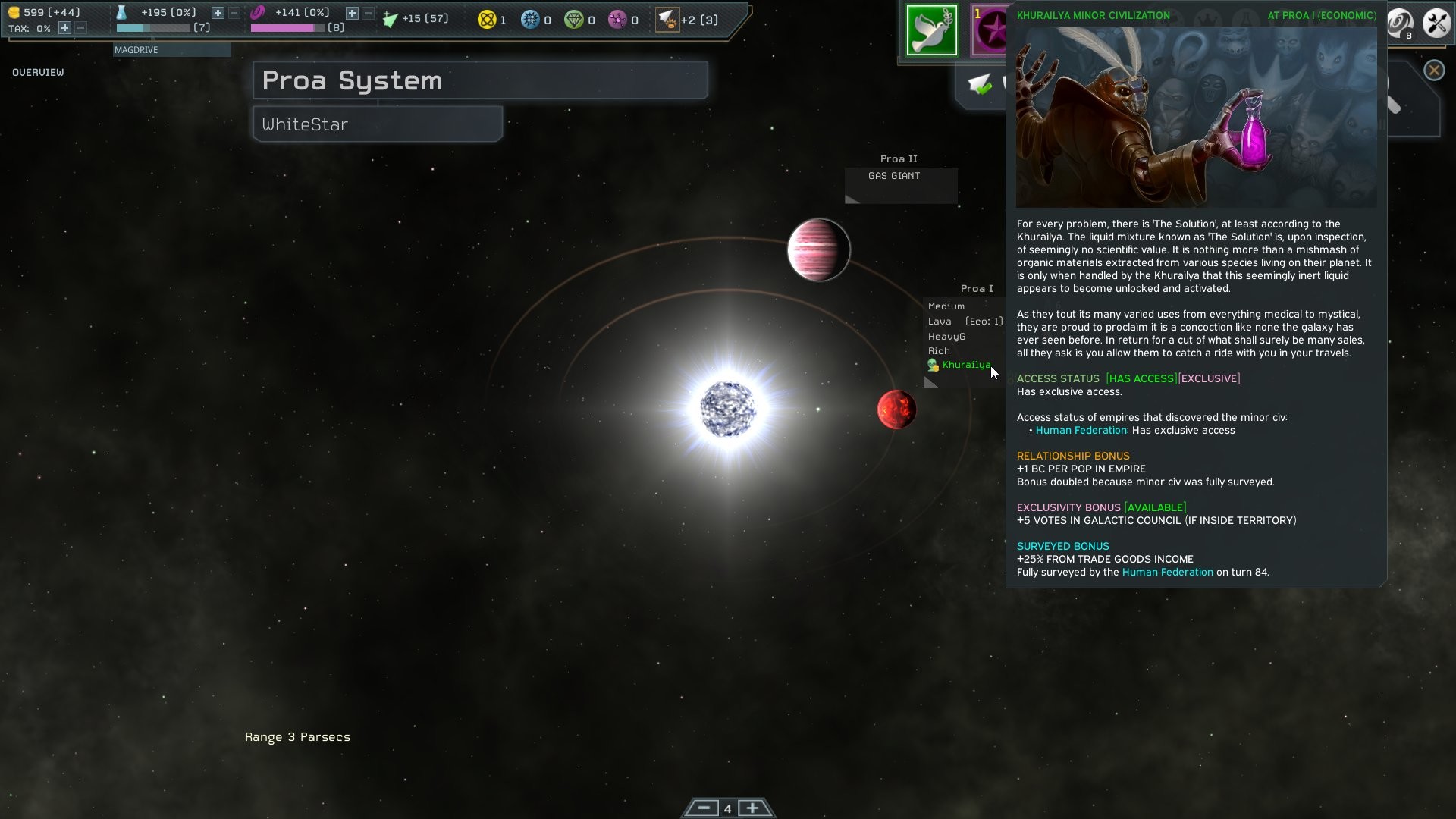The image size is (1456, 819).
Task: Zoom in using the plus control
Action: point(752,808)
